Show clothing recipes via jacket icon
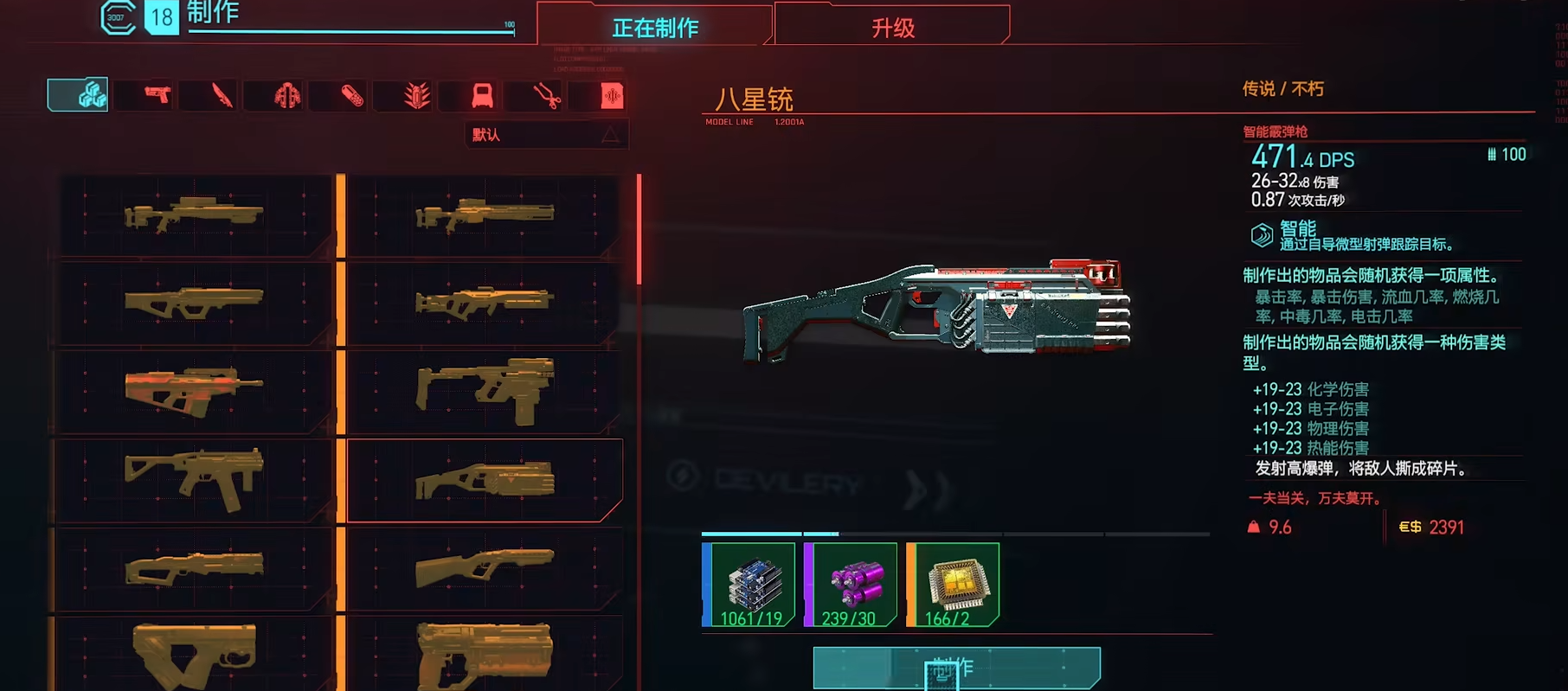Image resolution: width=1568 pixels, height=691 pixels. tap(286, 95)
